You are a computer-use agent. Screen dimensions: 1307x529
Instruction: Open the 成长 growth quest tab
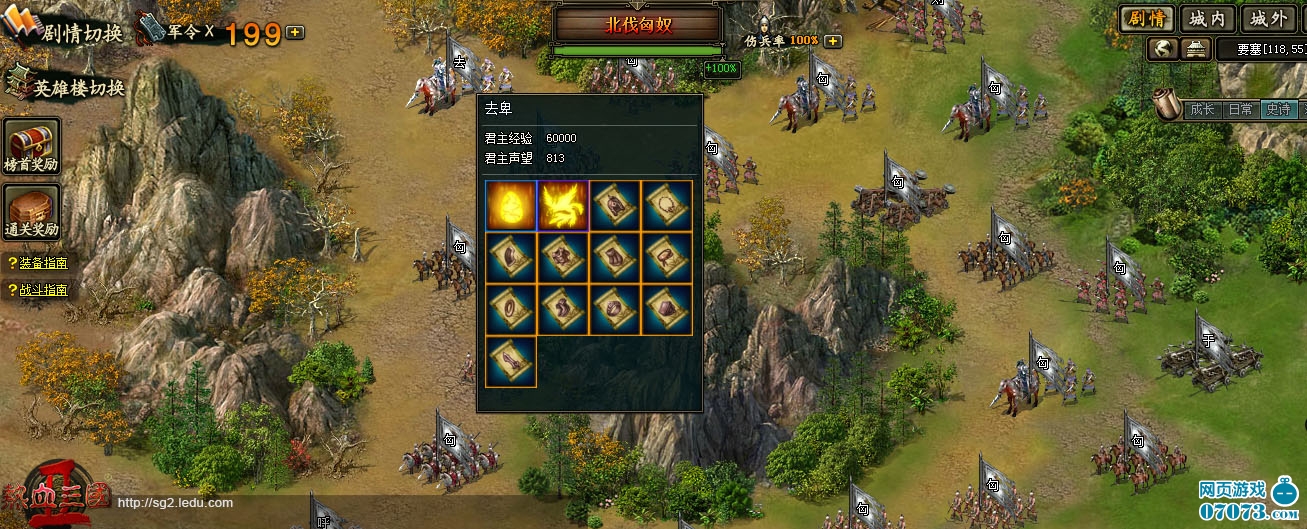[x=1201, y=109]
